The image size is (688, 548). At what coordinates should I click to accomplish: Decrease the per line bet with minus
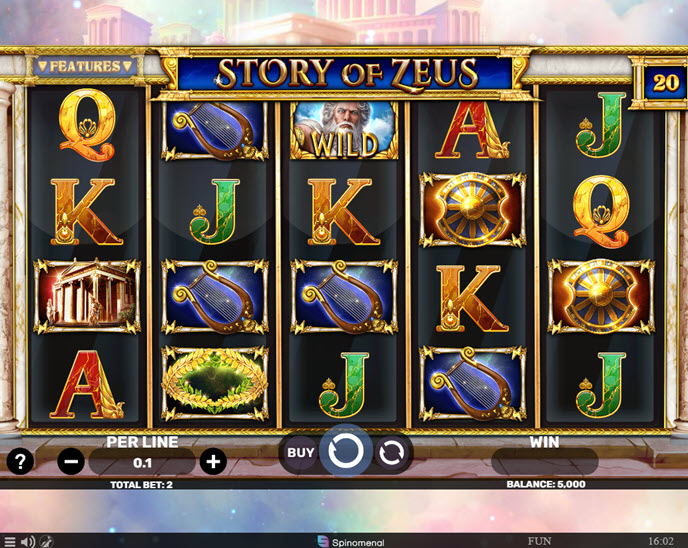coord(71,461)
